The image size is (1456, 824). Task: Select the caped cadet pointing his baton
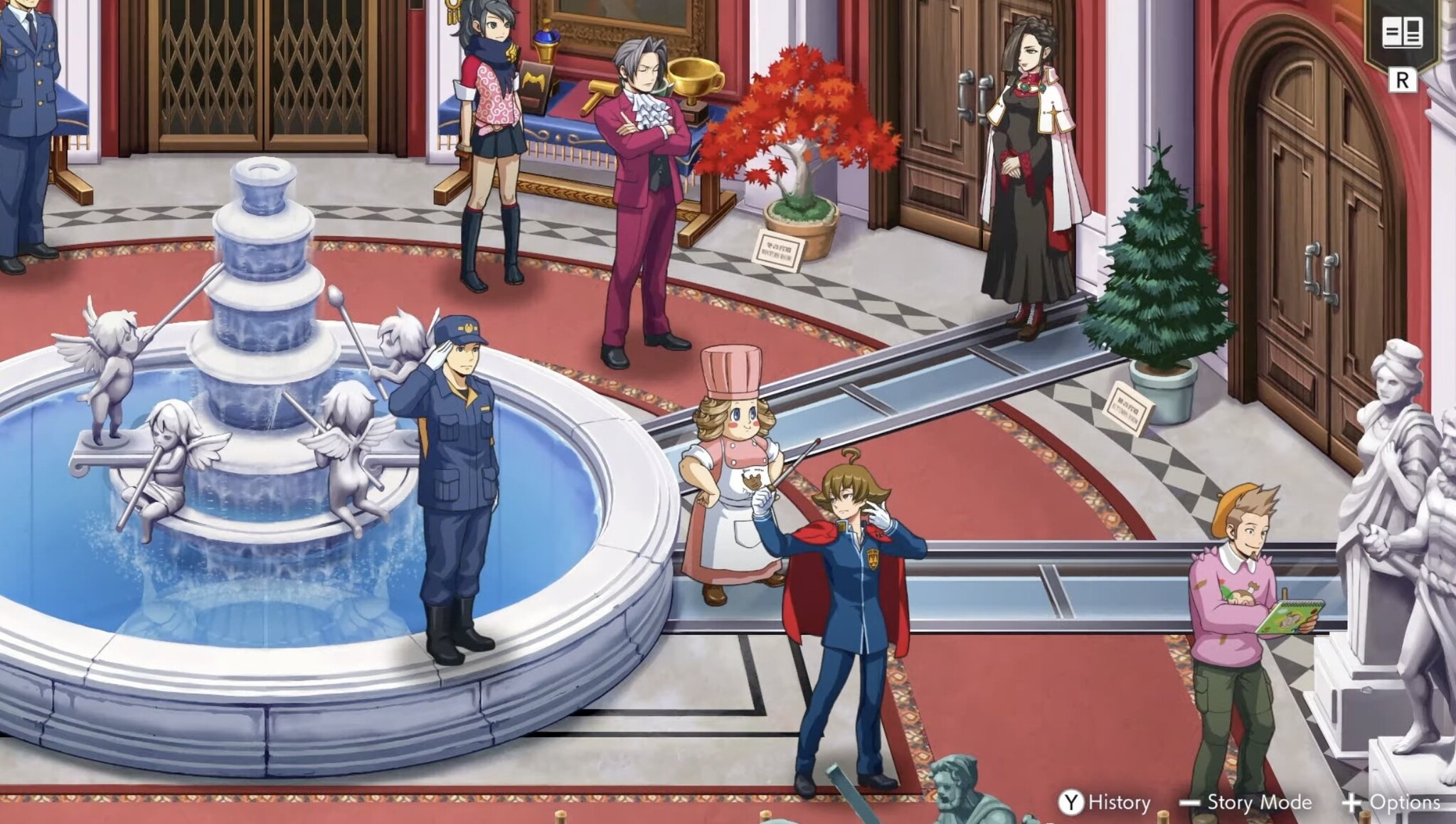850,569
